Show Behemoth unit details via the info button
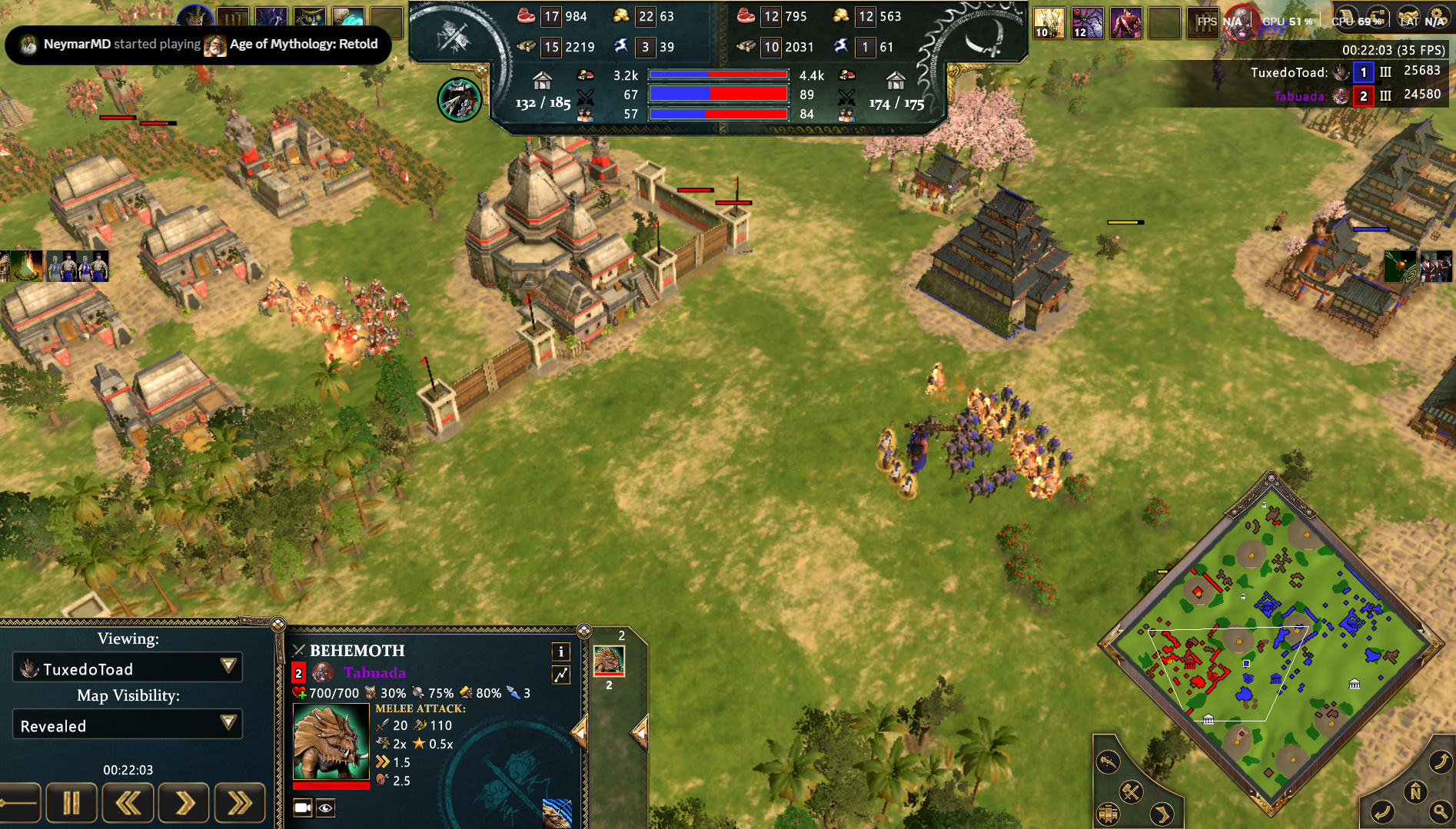The width and height of the screenshot is (1456, 829). point(561,652)
